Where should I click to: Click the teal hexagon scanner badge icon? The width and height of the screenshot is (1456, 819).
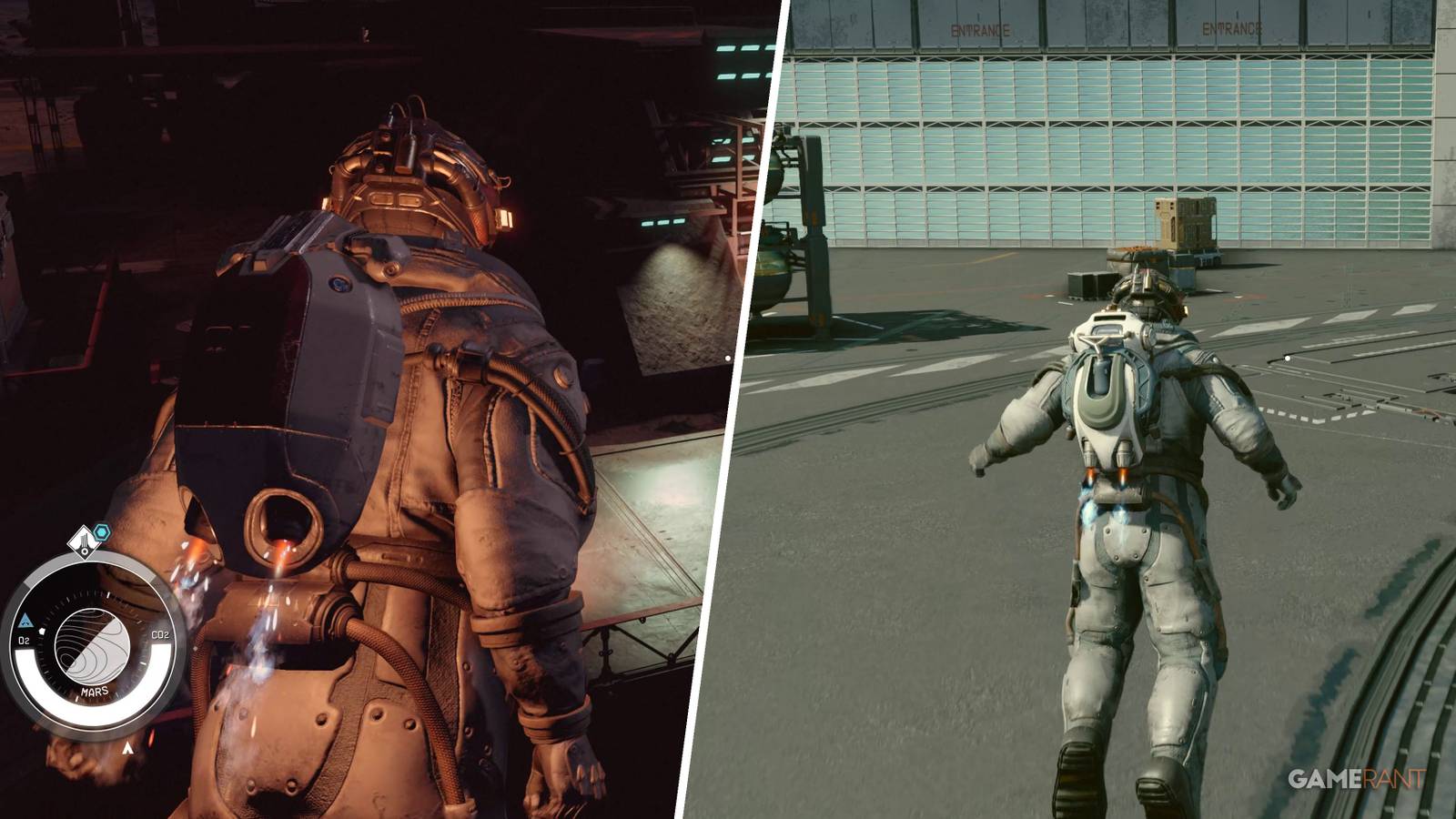point(101,531)
